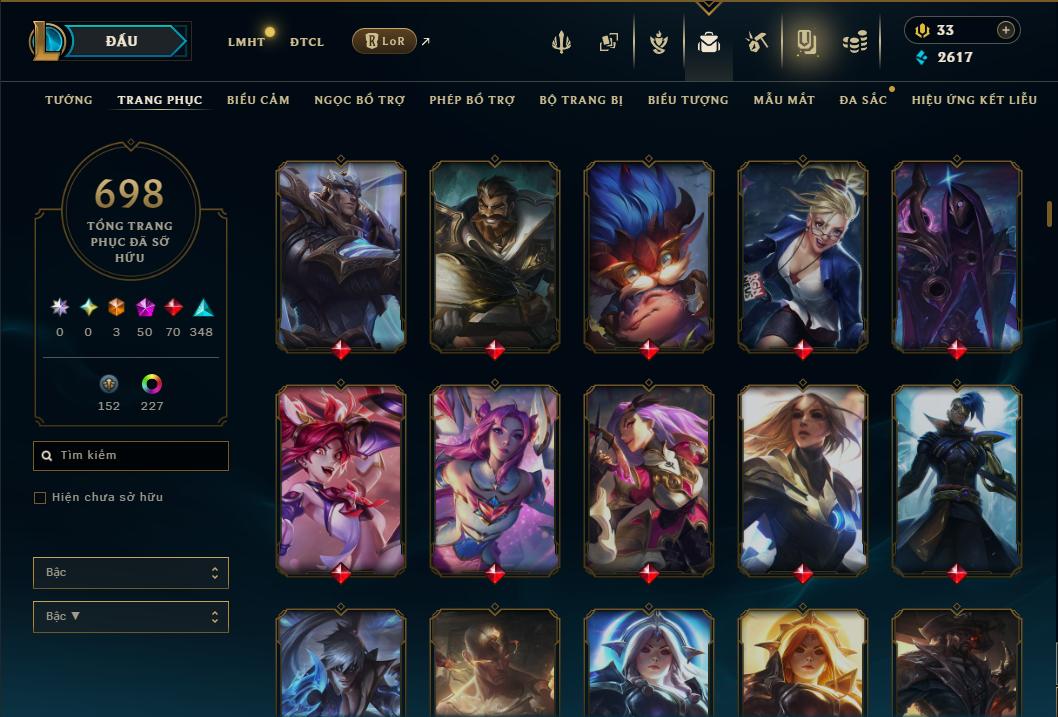This screenshot has width=1058, height=717.
Task: Show the BỘ TRANG BỊ tab
Action: [581, 100]
